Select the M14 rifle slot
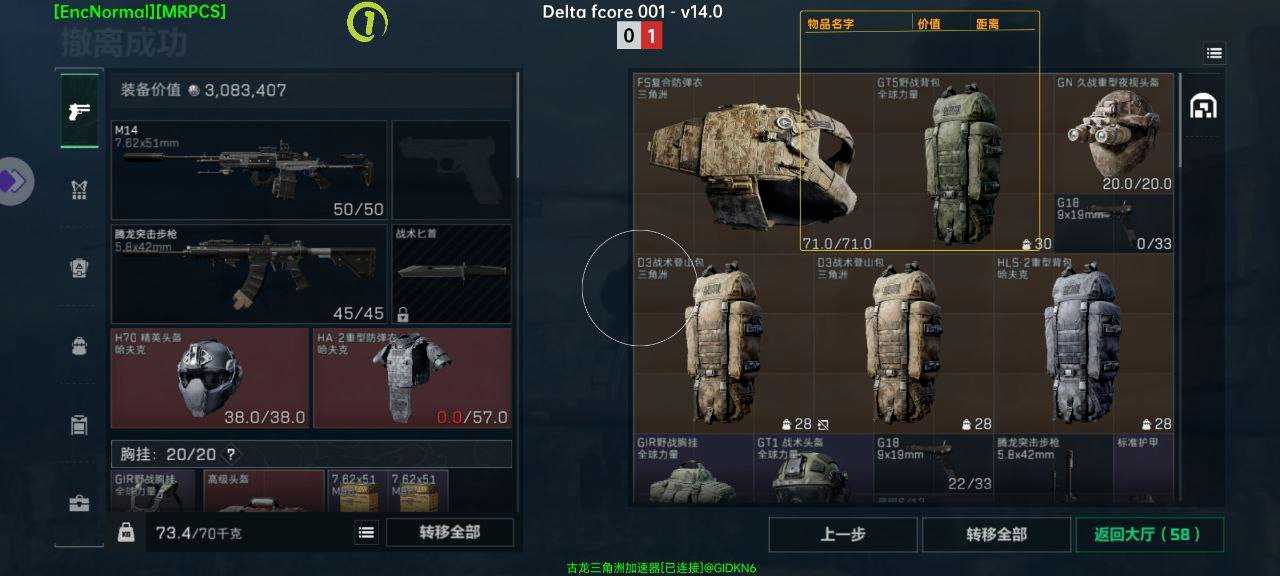Screen dimensions: 1280x576 point(249,170)
